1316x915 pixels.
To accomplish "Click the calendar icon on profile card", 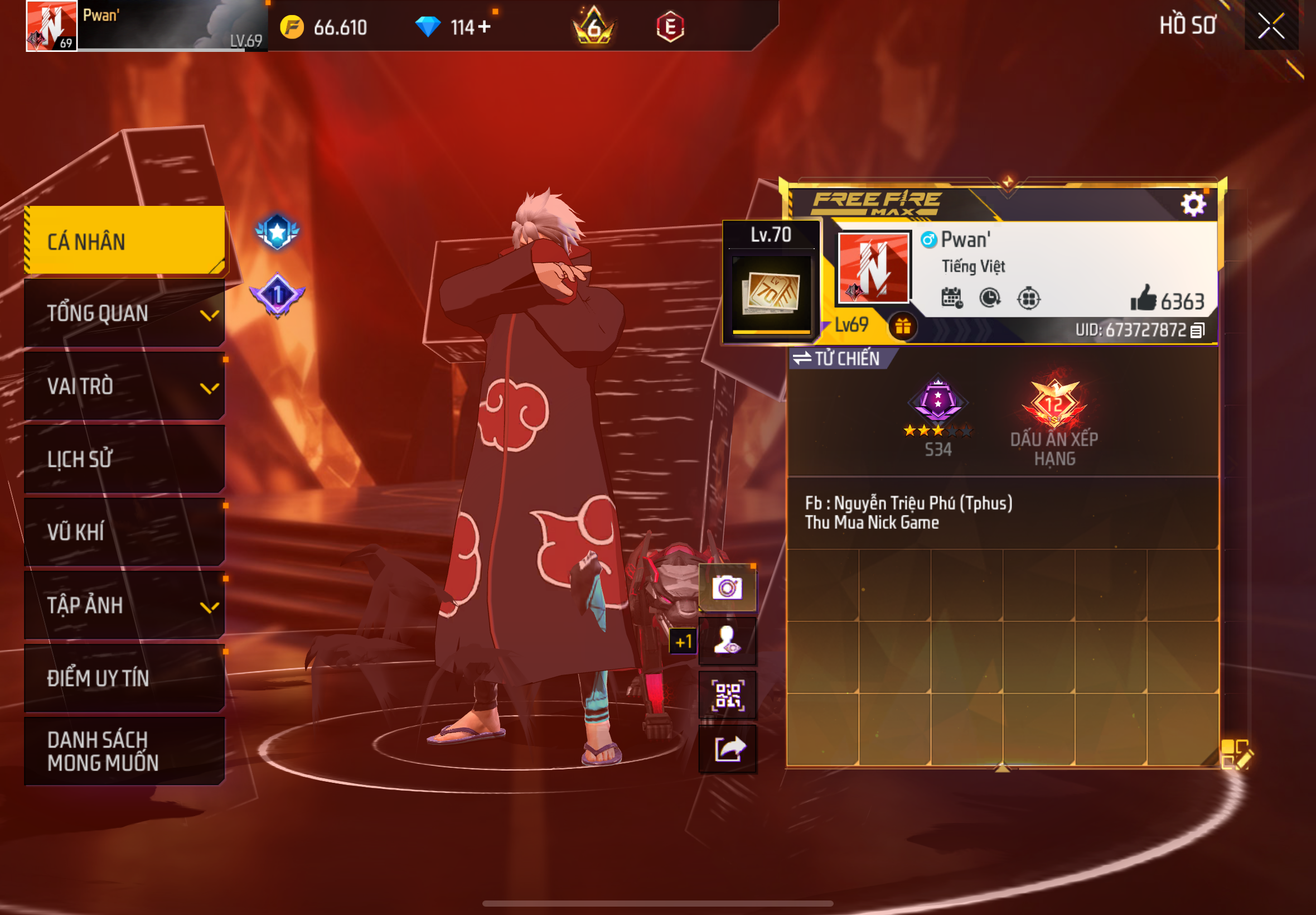I will click(952, 298).
